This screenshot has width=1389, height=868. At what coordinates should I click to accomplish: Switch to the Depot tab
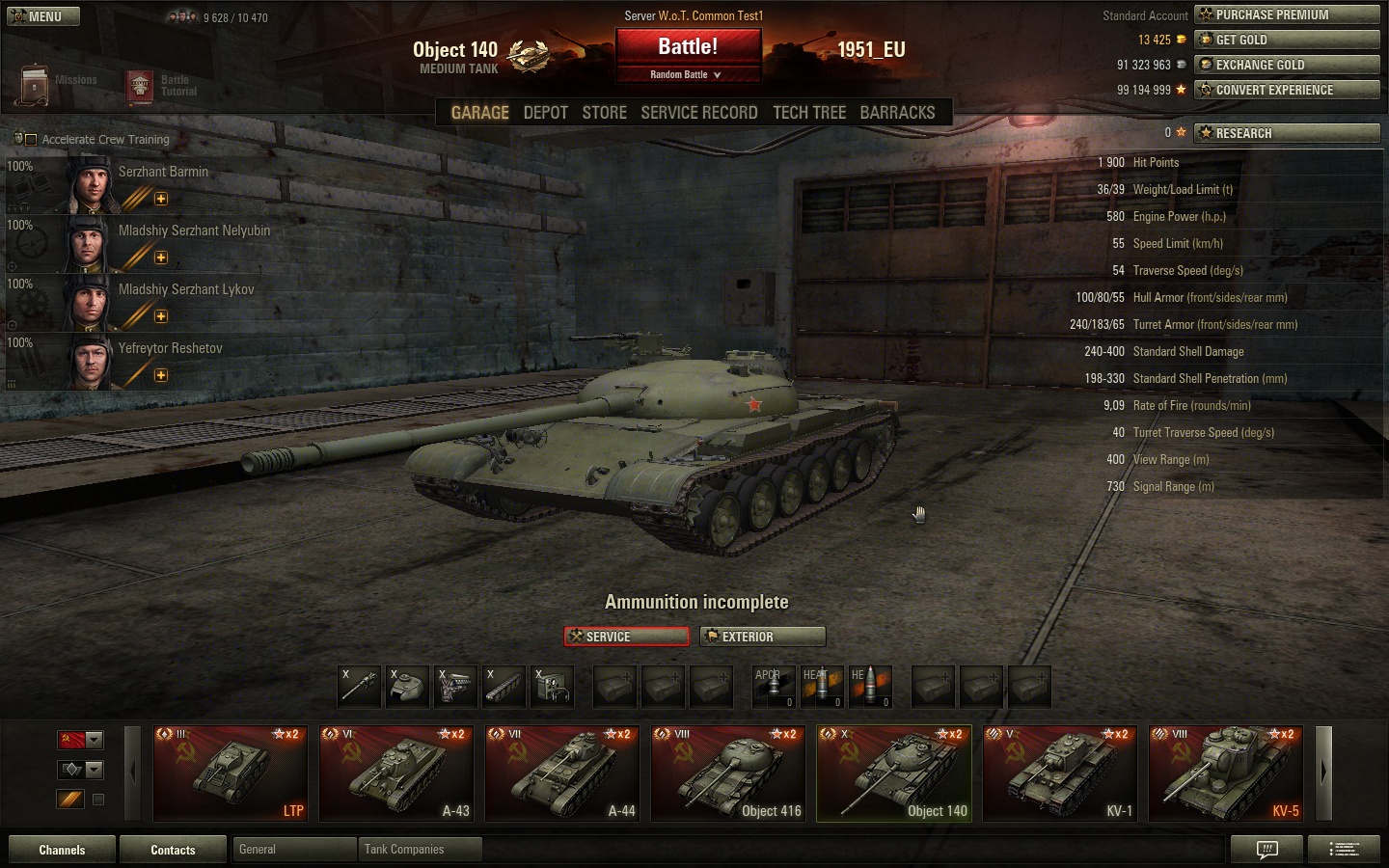point(545,113)
